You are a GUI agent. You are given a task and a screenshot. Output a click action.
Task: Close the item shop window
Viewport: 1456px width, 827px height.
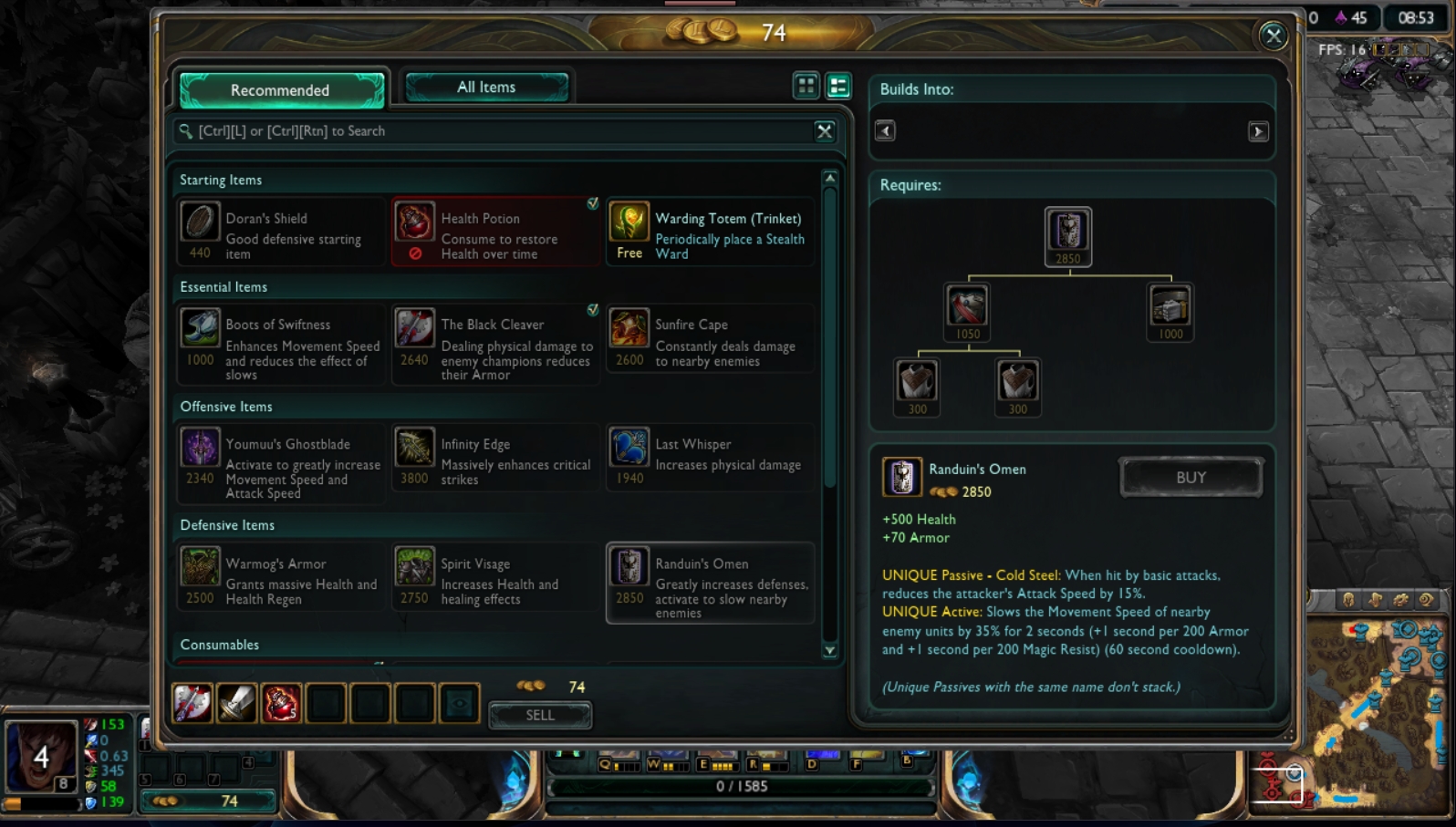pos(1273,36)
